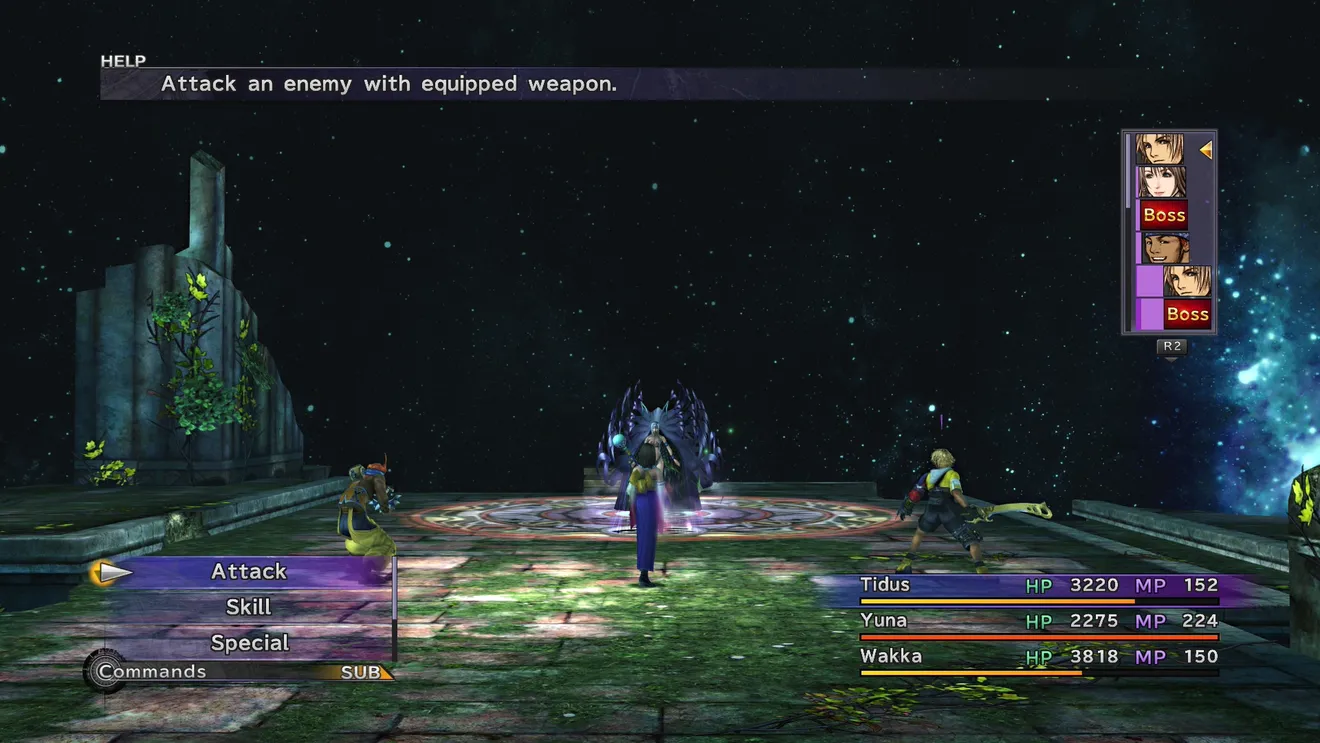Open the Special command menu
The image size is (1320, 743).
click(x=249, y=642)
